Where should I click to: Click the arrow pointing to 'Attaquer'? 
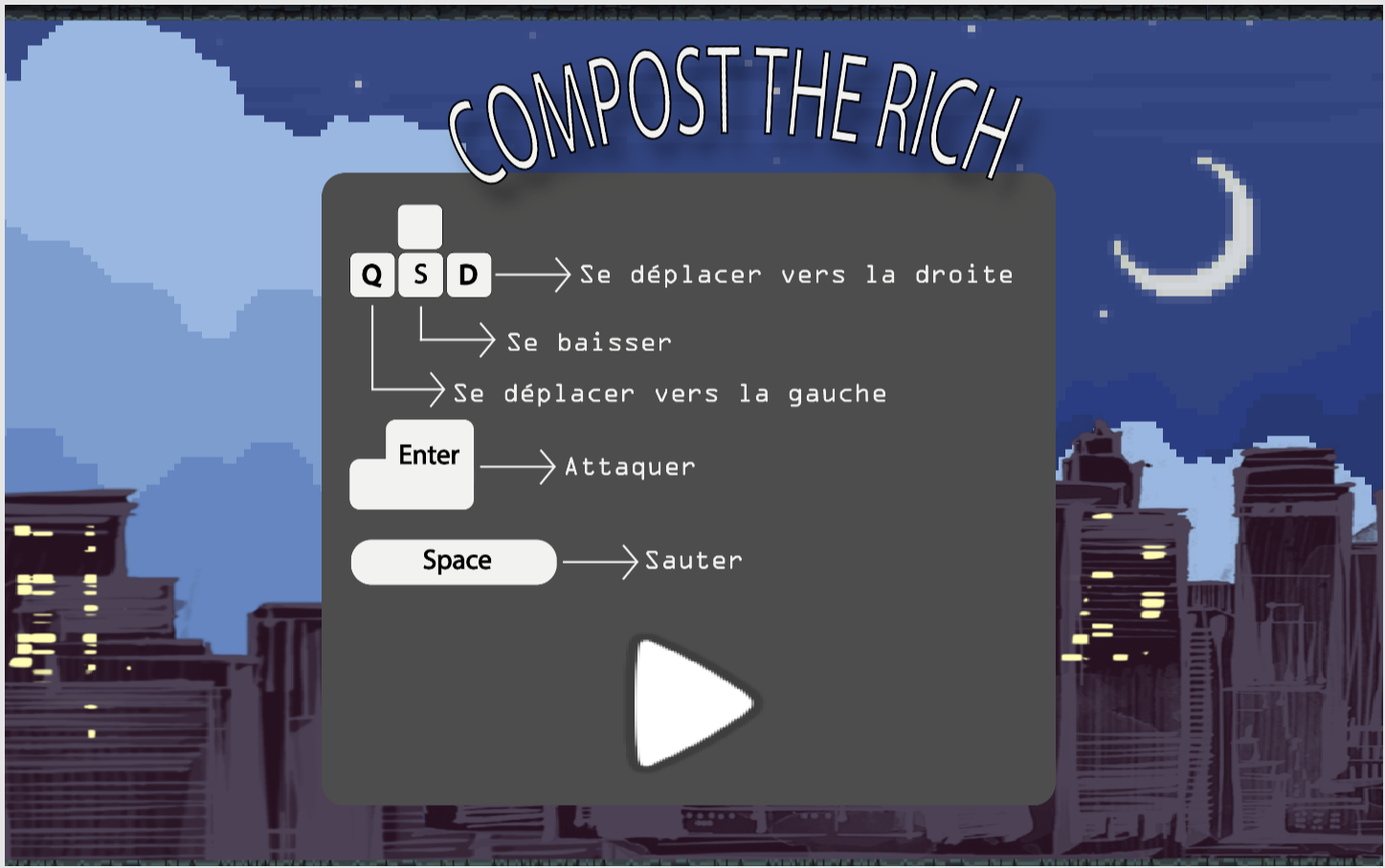point(517,466)
